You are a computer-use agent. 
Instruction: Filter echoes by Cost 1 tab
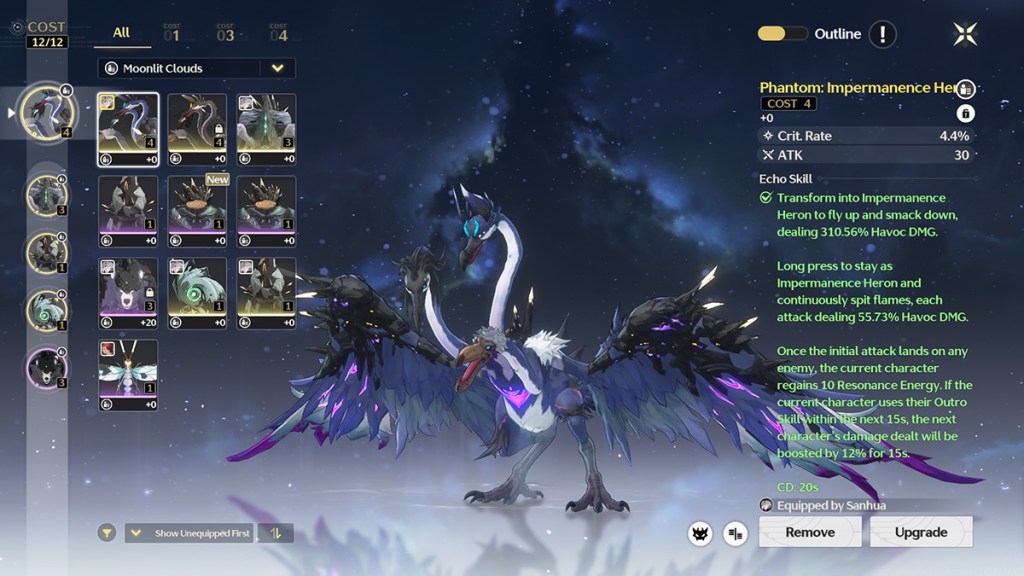(x=172, y=35)
